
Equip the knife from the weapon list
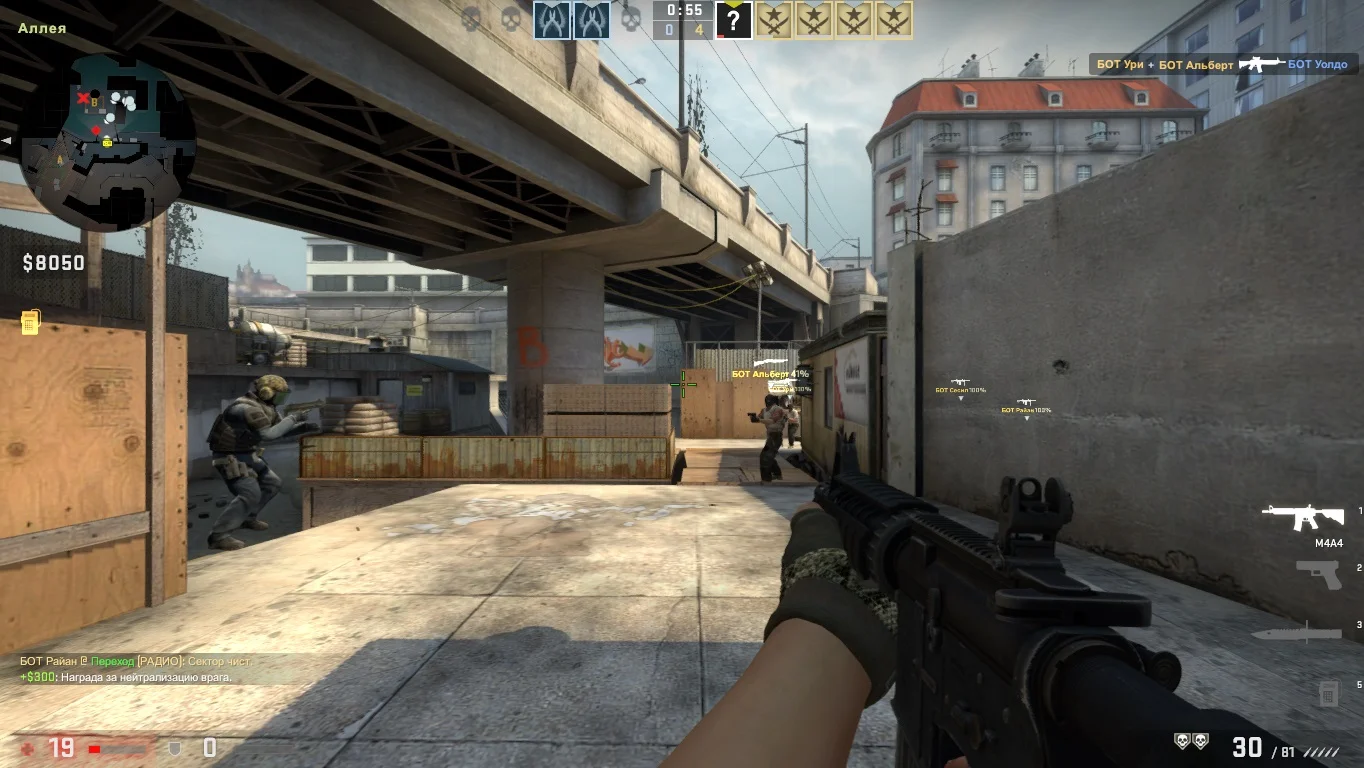(x=1296, y=632)
